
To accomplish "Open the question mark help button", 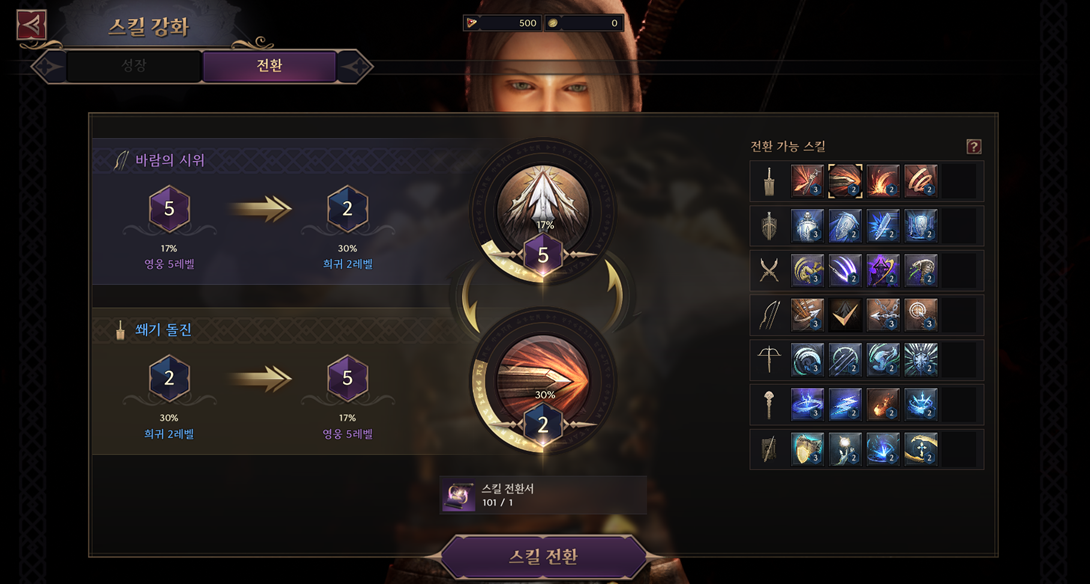I will pos(973,147).
